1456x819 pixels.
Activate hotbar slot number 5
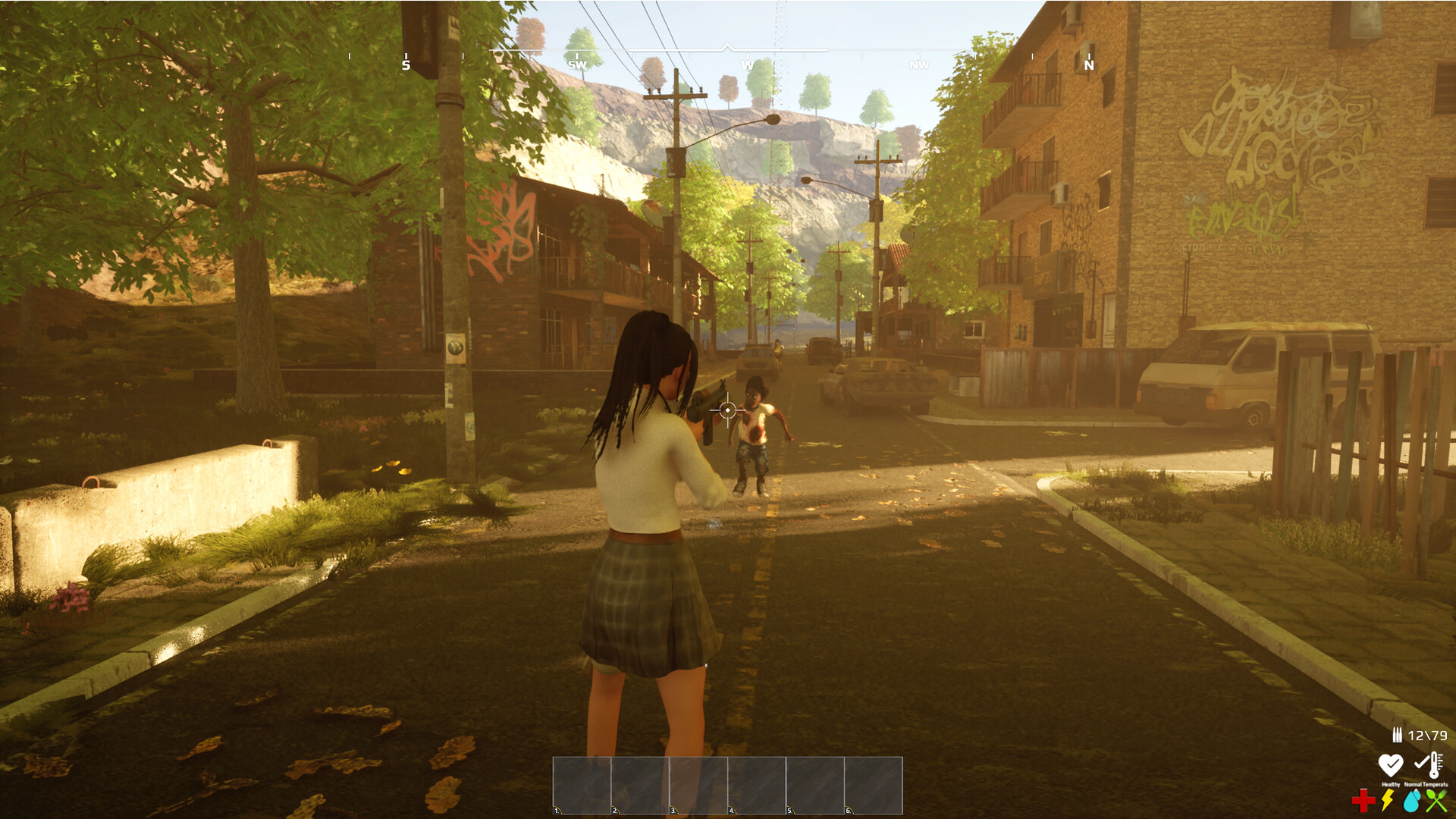coord(815,785)
